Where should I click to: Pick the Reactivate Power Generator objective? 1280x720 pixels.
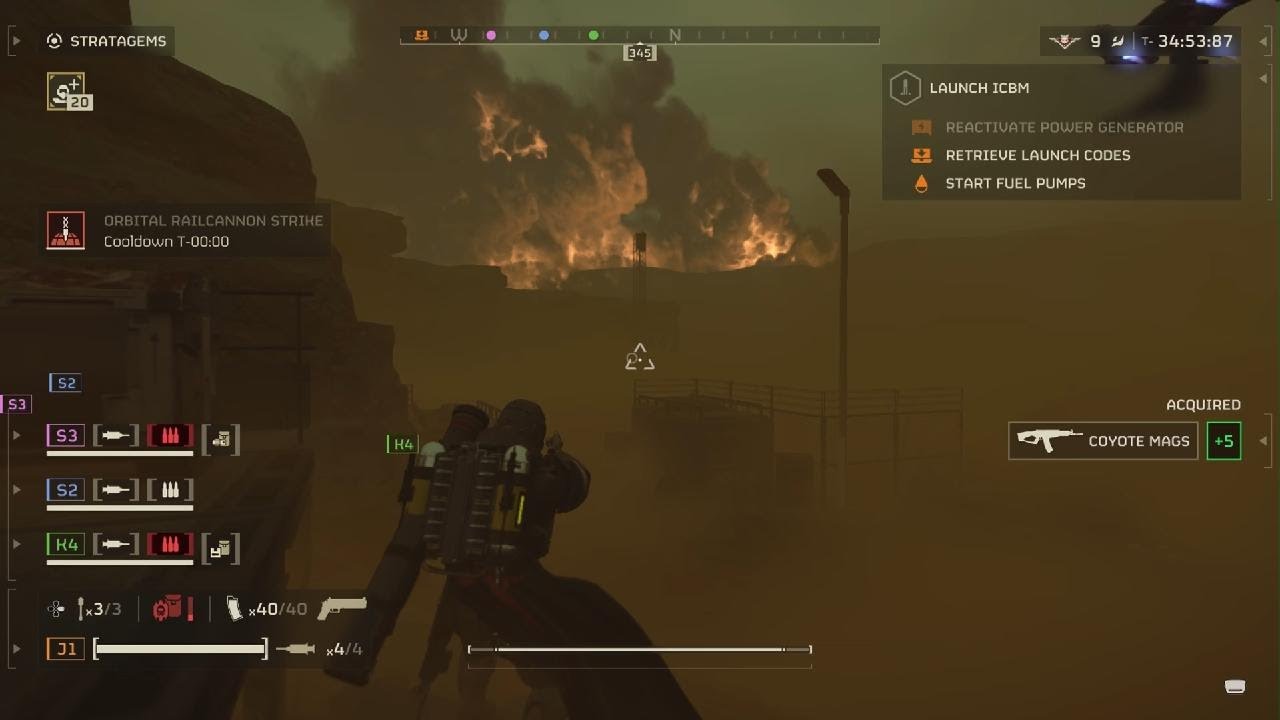tap(1063, 127)
